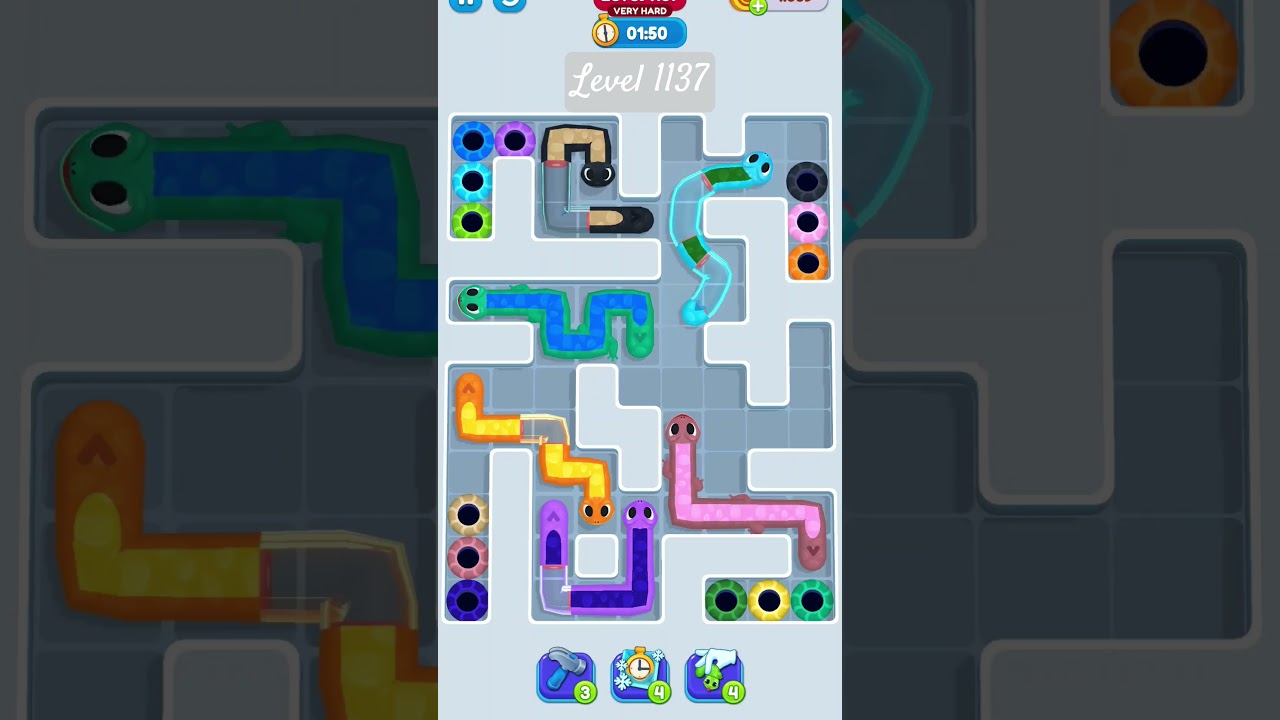Tap the restart level icon beside pause
Screen dimensions: 1280x720
point(508,5)
